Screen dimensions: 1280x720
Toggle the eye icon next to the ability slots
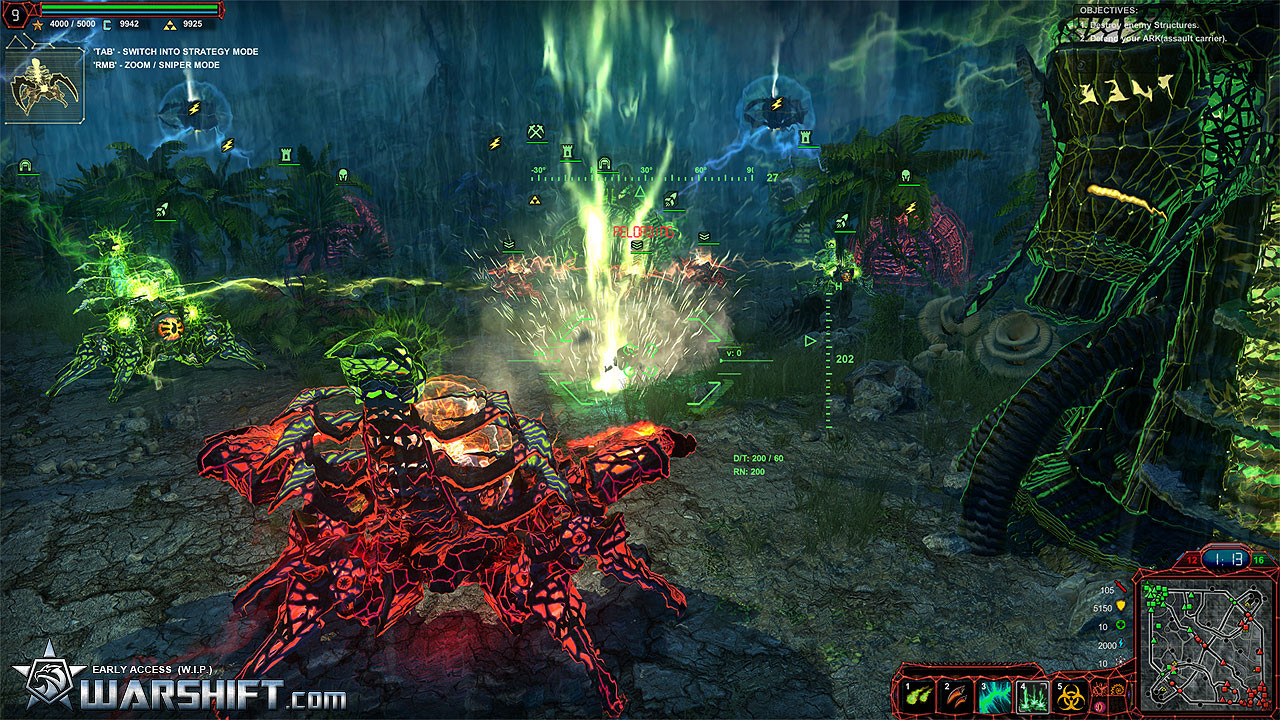point(1099,706)
